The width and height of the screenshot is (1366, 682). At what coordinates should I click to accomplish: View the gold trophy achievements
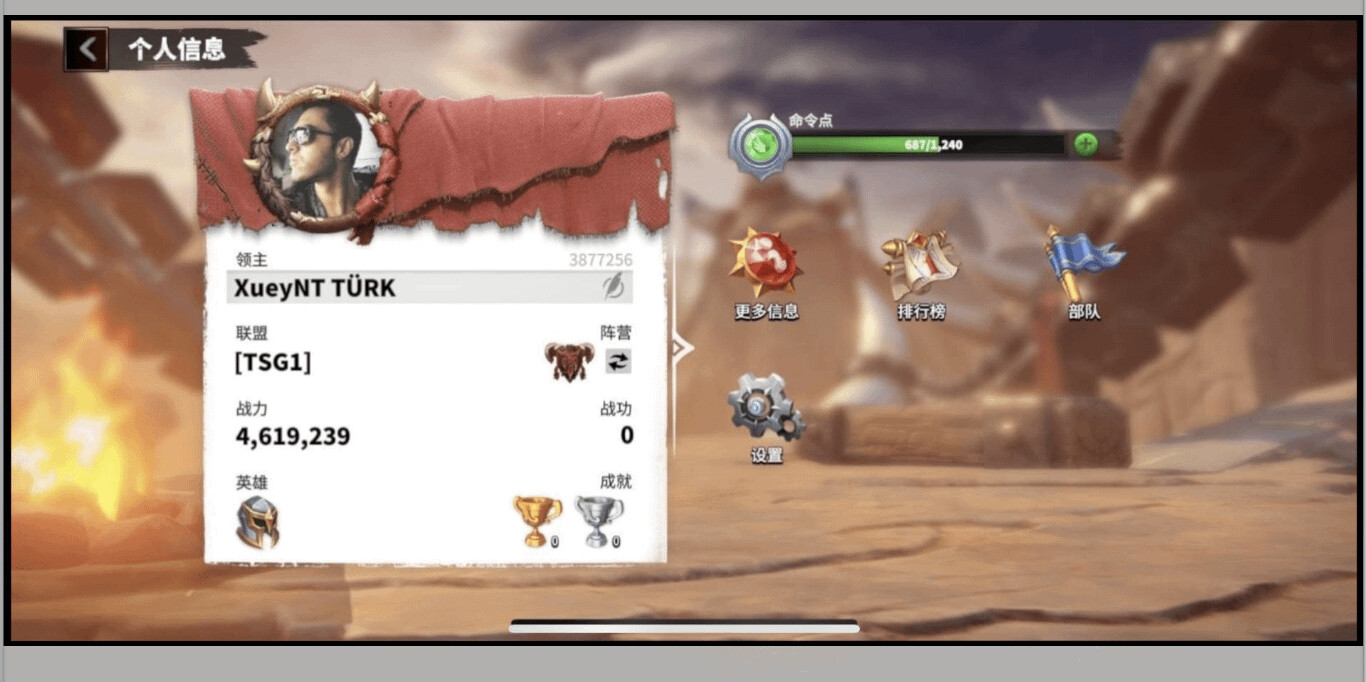tap(537, 521)
